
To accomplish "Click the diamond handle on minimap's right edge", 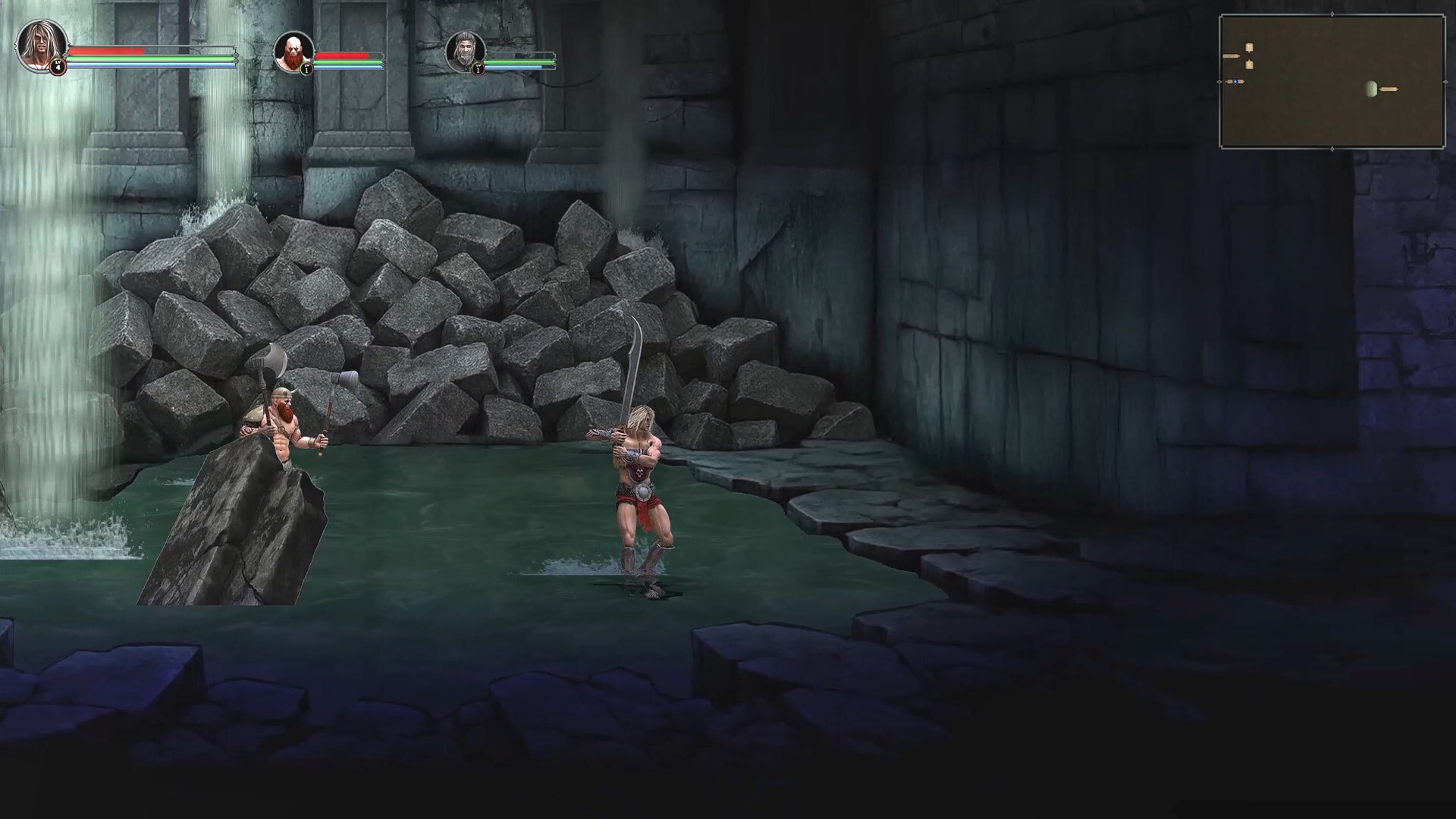I will (1446, 82).
